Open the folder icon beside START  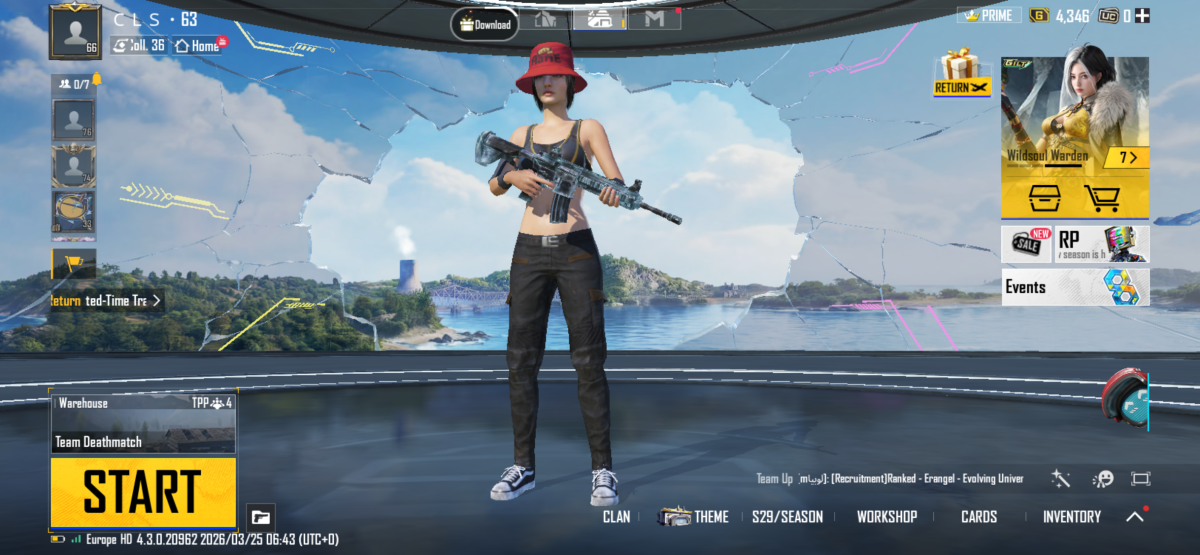(x=260, y=517)
